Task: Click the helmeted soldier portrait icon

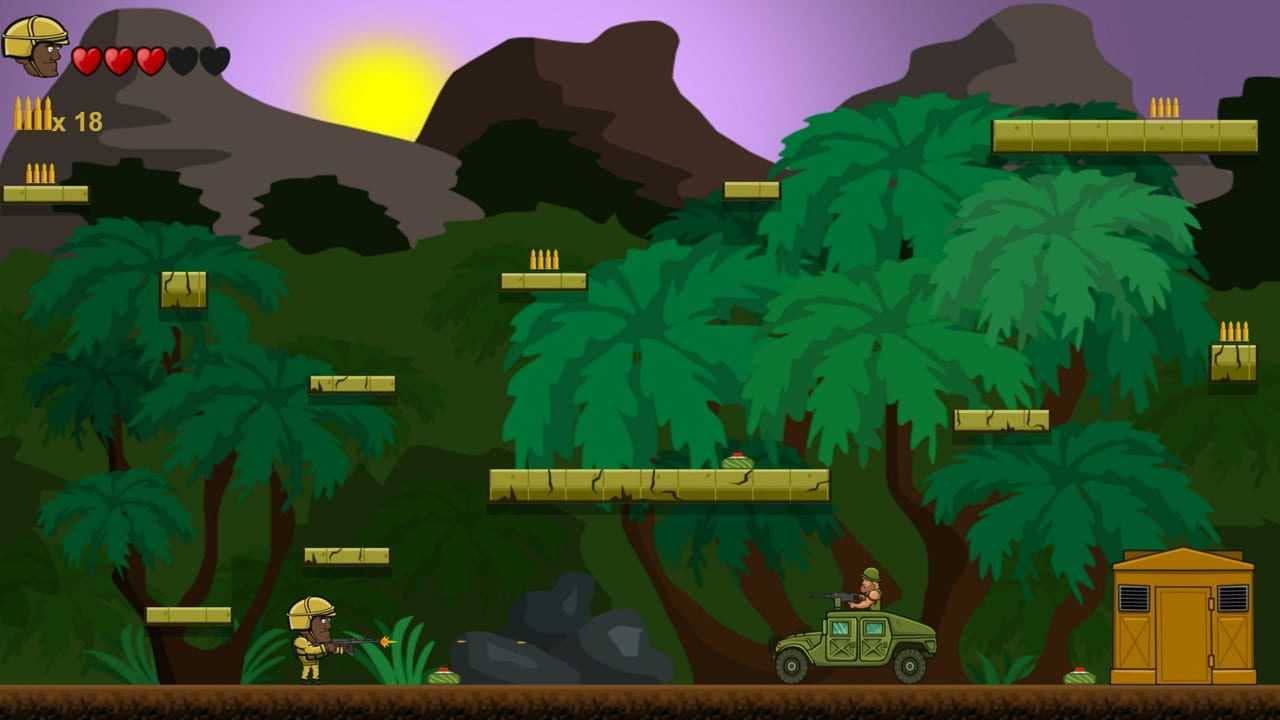Action: [35, 46]
